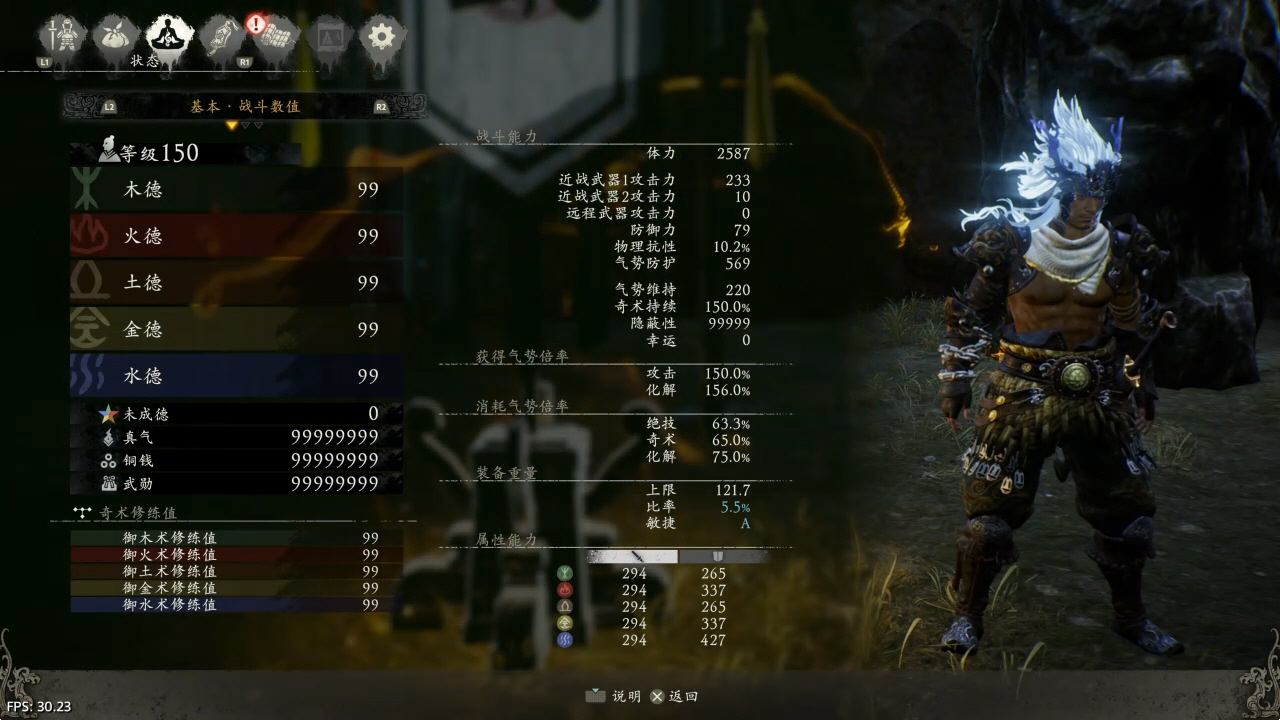Pick the 水德 water virtue row
Viewport: 1280px width, 720px height.
[237, 376]
